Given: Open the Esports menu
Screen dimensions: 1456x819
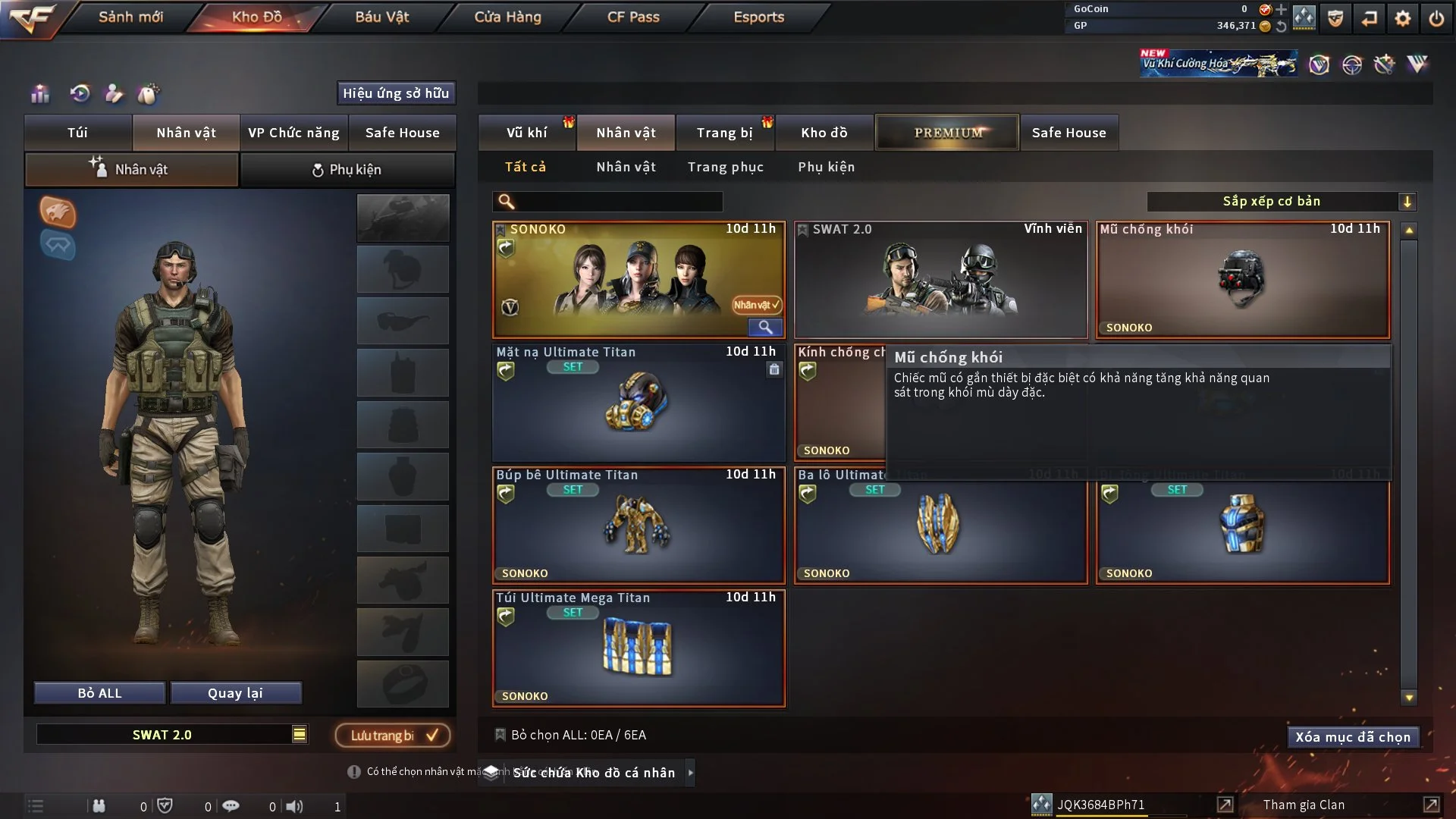Looking at the screenshot, I should pos(758,17).
